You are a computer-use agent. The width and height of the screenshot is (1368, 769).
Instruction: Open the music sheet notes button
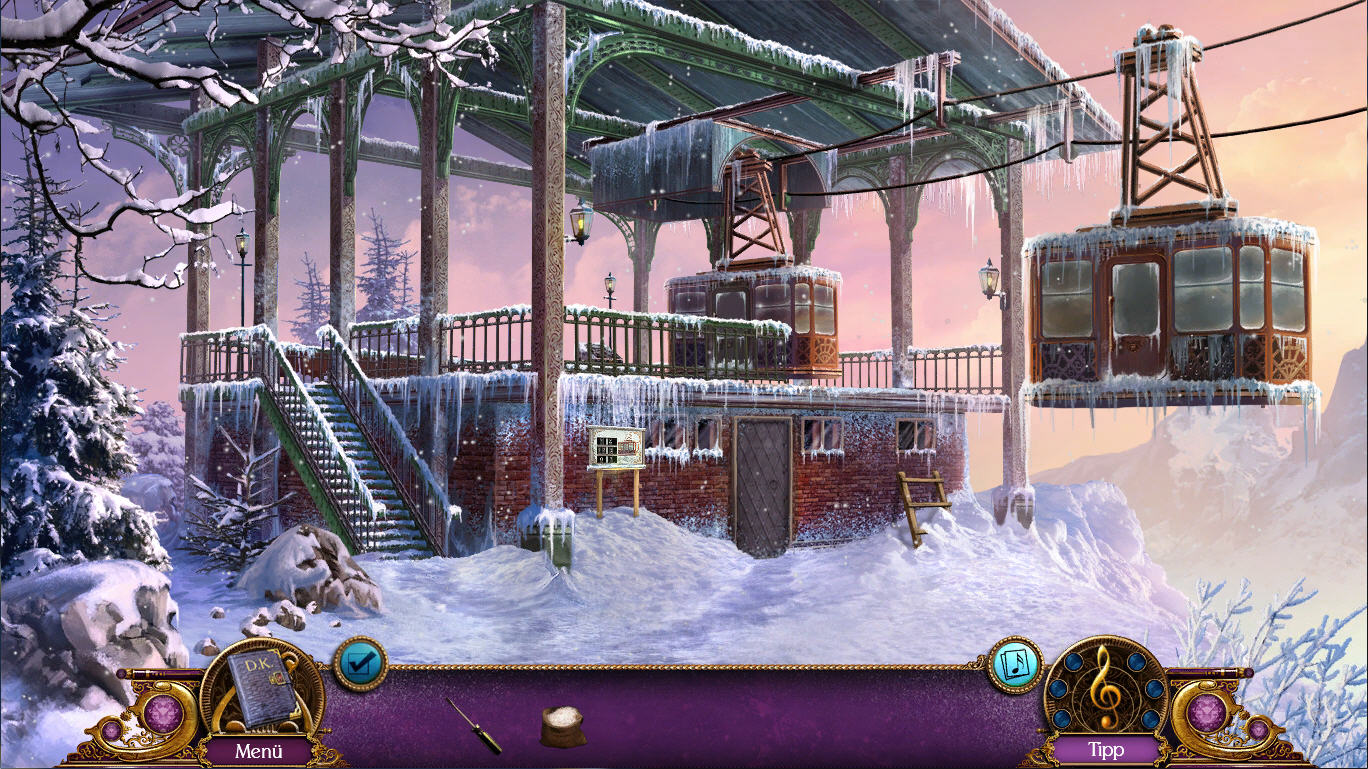point(1015,664)
